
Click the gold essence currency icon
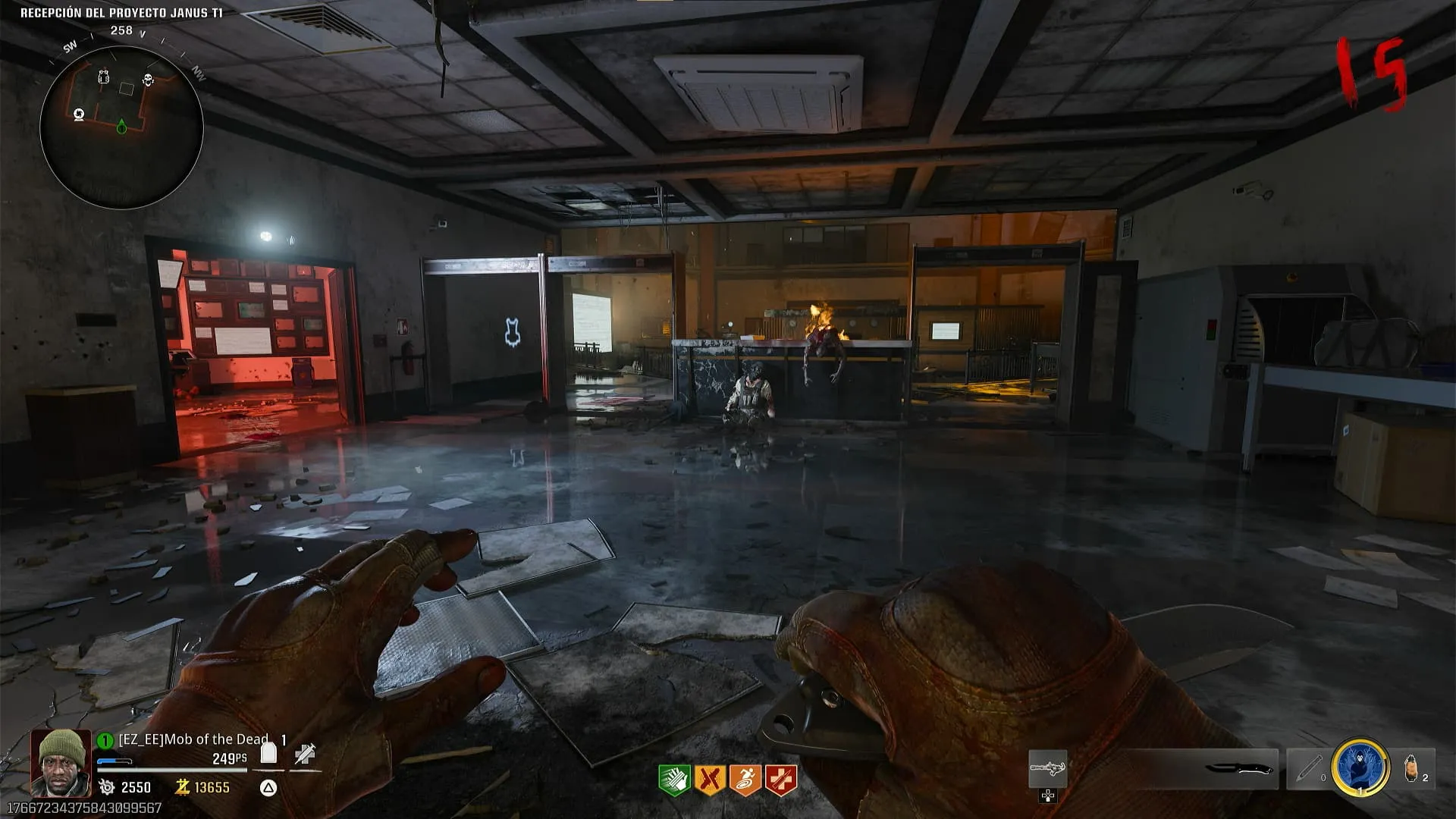182,787
